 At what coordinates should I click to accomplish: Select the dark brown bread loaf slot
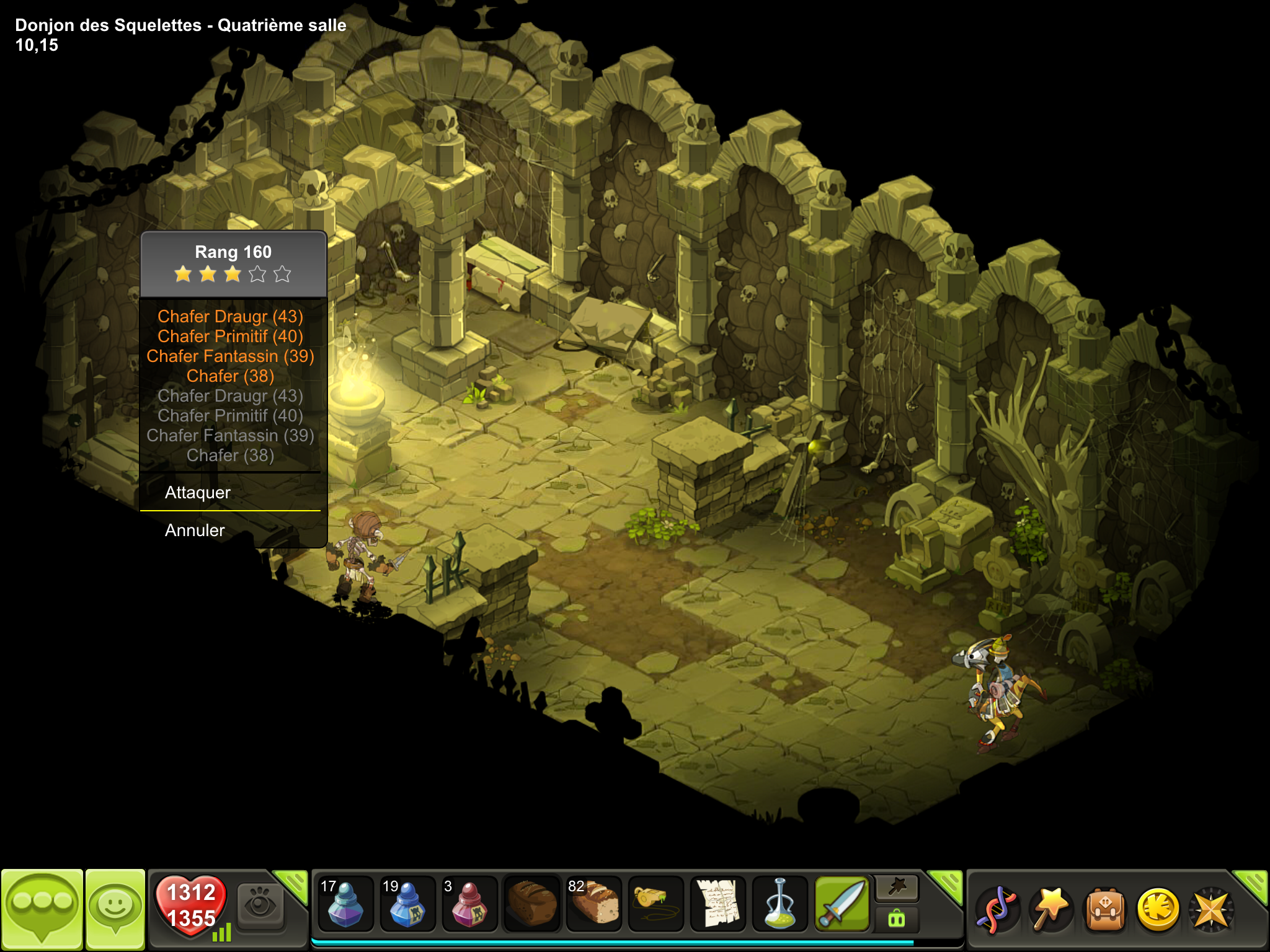coord(531,905)
